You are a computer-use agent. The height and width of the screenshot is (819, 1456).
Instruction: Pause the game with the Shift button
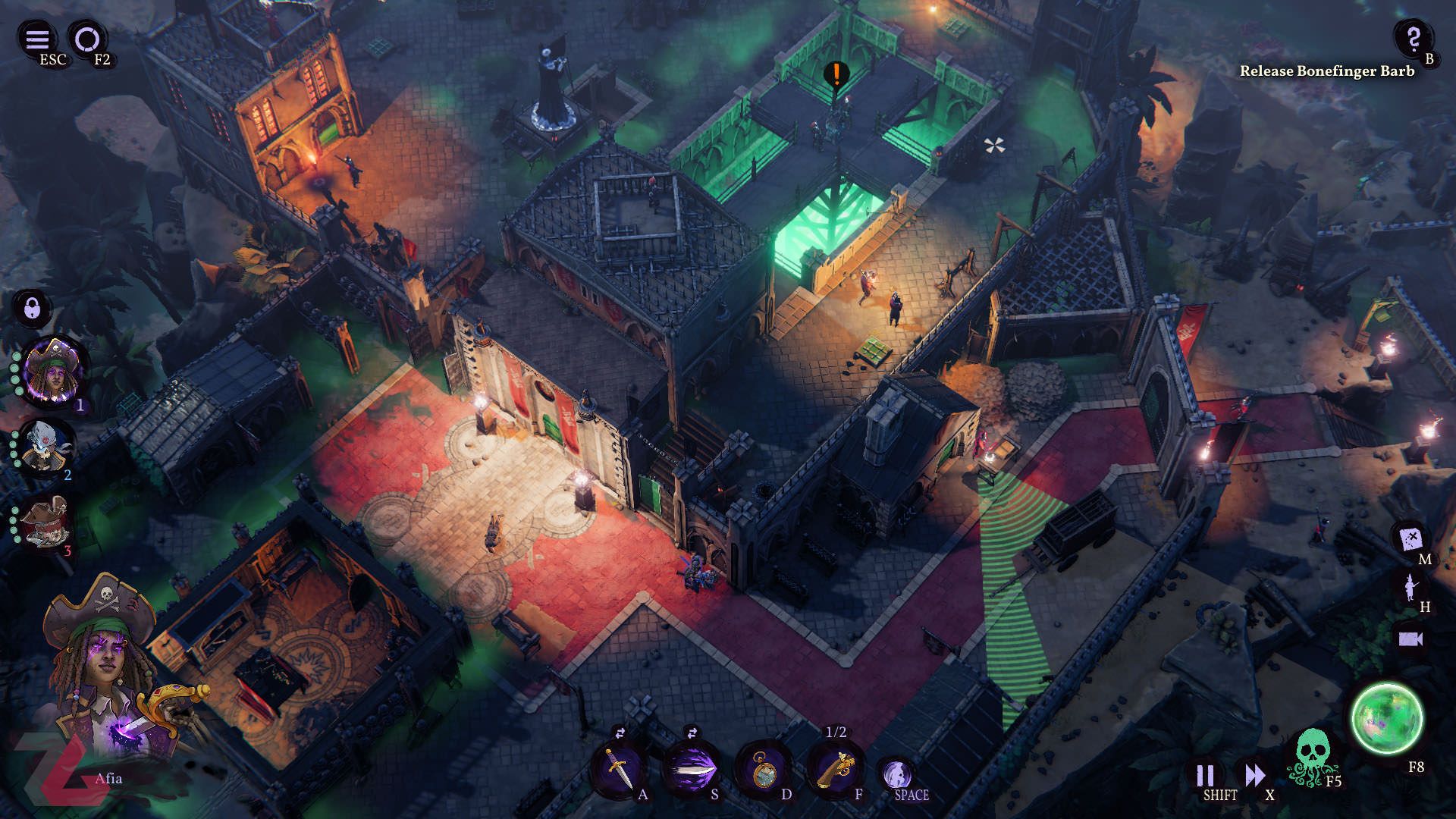point(1205,775)
